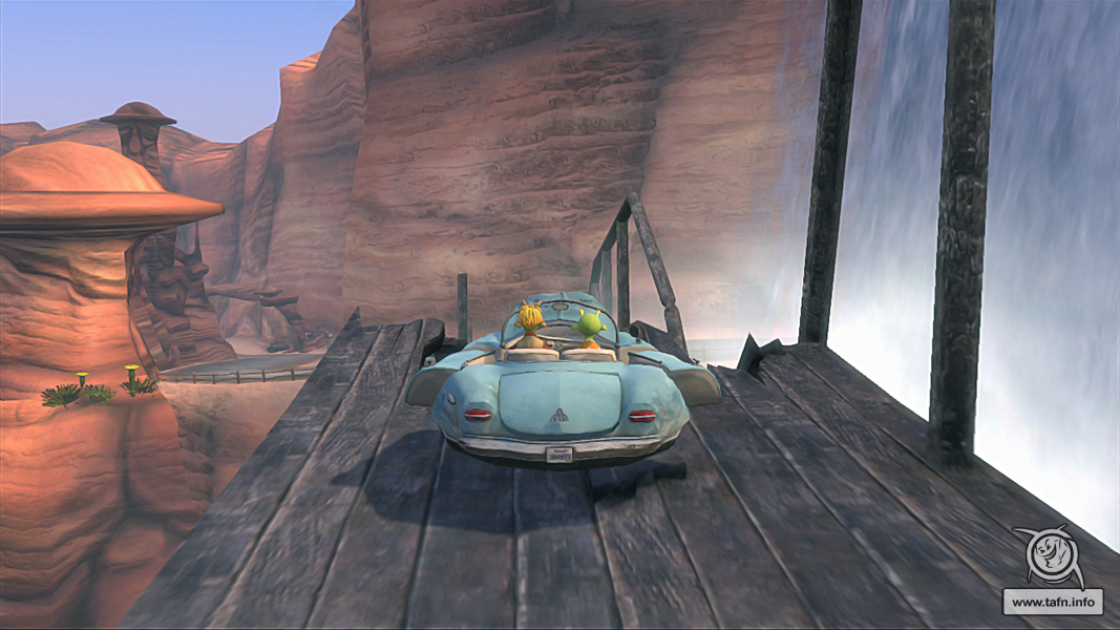1120x630 pixels.
Task: Click the circular TAFN logo watermark
Action: [1051, 557]
